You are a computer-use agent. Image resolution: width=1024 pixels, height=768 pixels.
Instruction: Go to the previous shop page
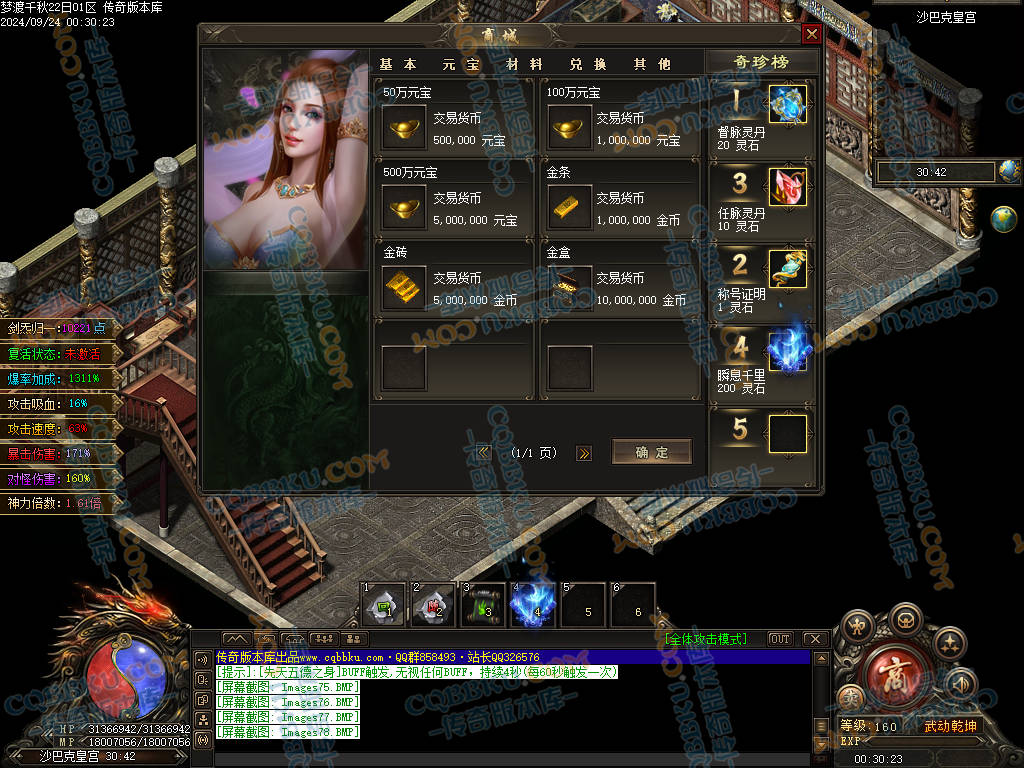[x=485, y=453]
